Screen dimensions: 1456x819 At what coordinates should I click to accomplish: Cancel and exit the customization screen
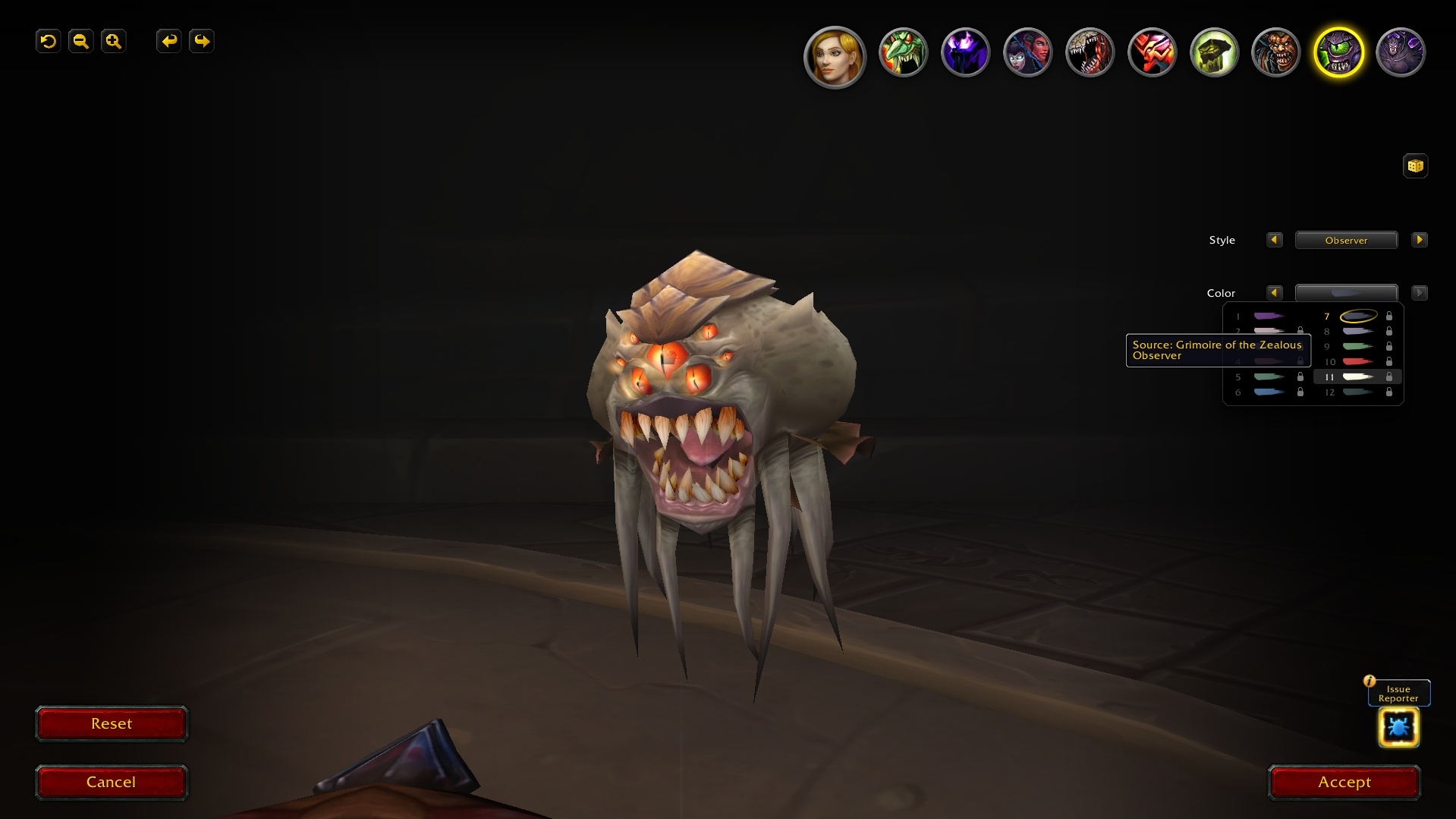pos(112,782)
